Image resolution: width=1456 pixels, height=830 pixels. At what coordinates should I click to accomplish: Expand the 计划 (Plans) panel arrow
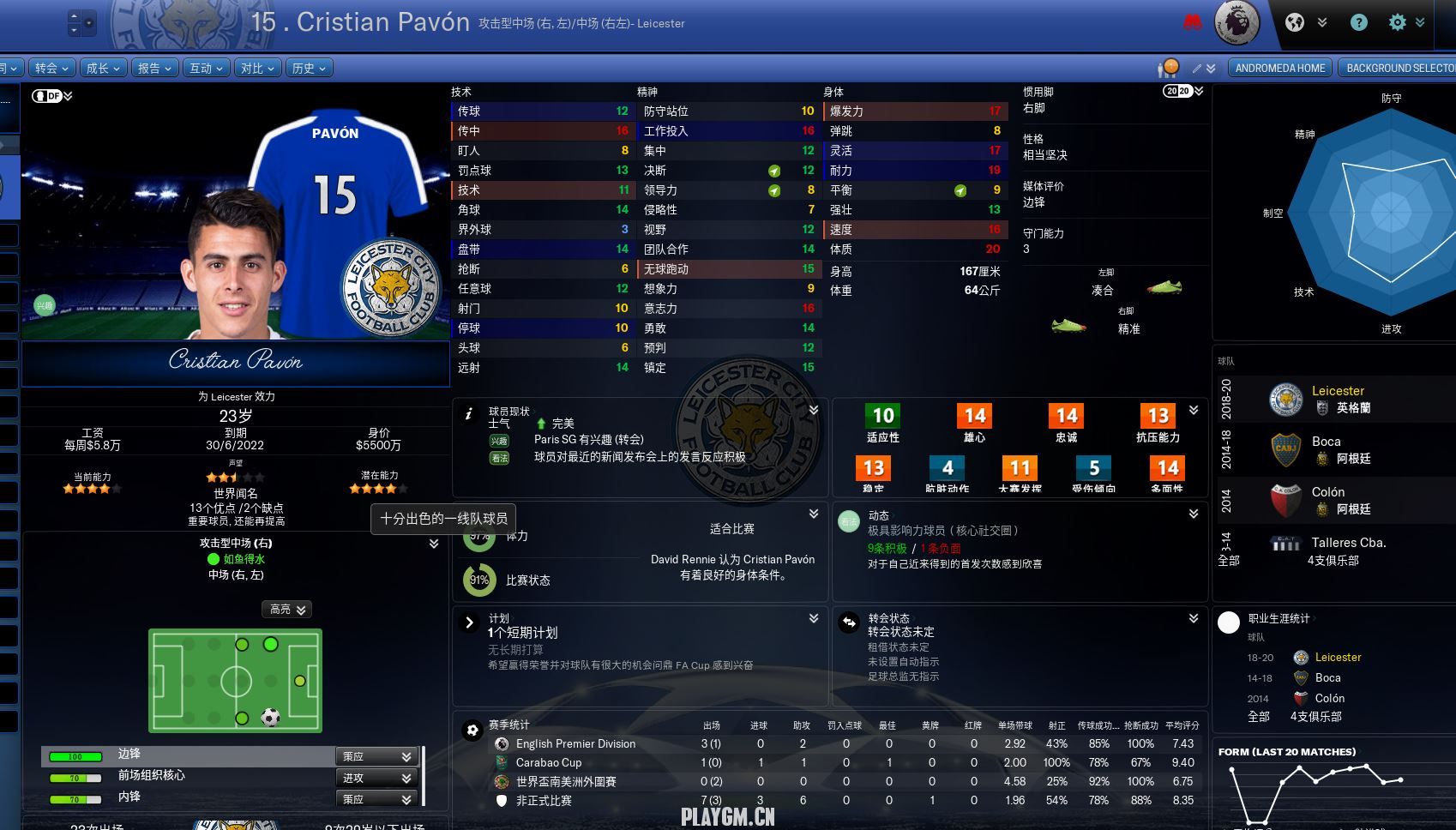(x=813, y=618)
